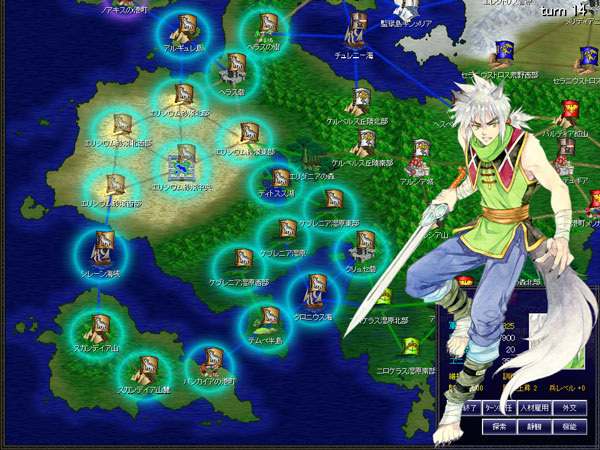
Task: Choose the 人材雇用 hire personnel button
Action: pos(533,408)
